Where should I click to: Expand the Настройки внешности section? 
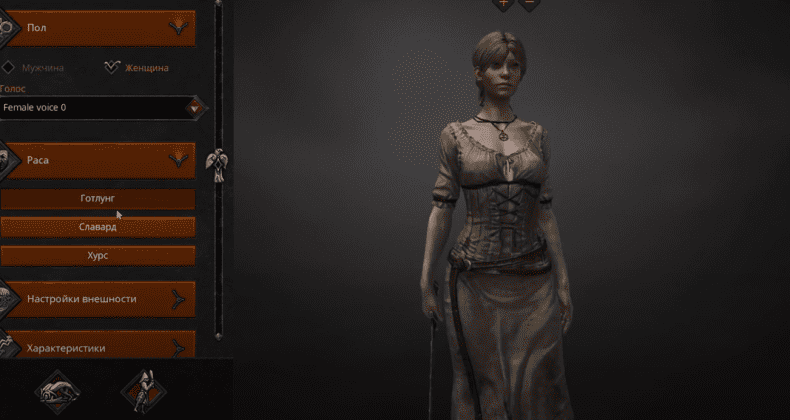(x=100, y=298)
